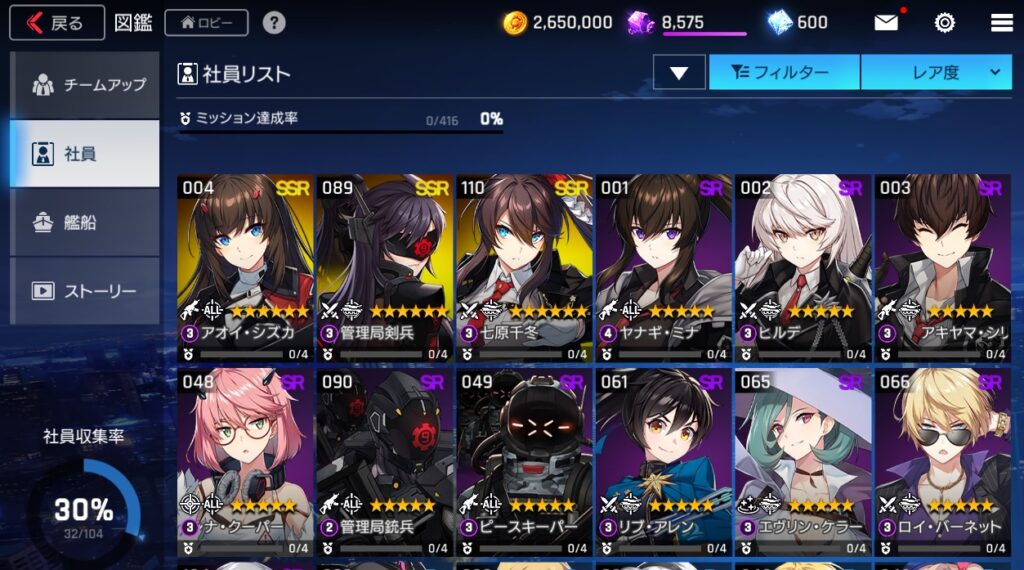
Task: Toggle the sort order arrow button
Action: (x=679, y=72)
